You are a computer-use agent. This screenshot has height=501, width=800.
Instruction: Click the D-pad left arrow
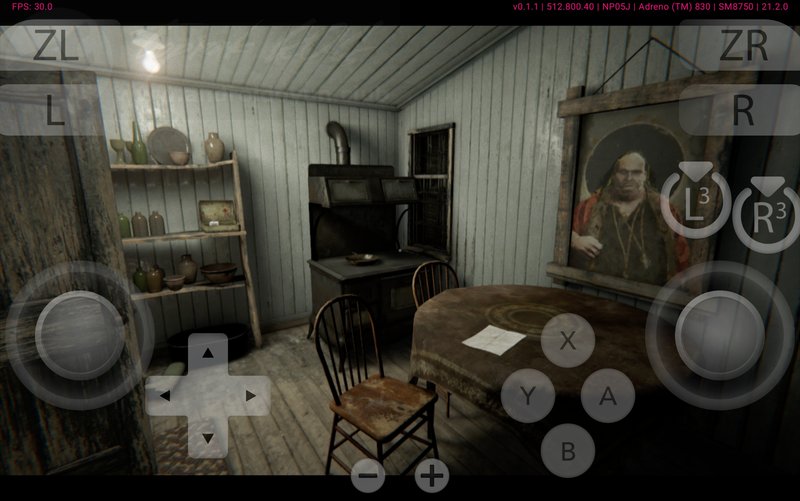pyautogui.click(x=166, y=396)
